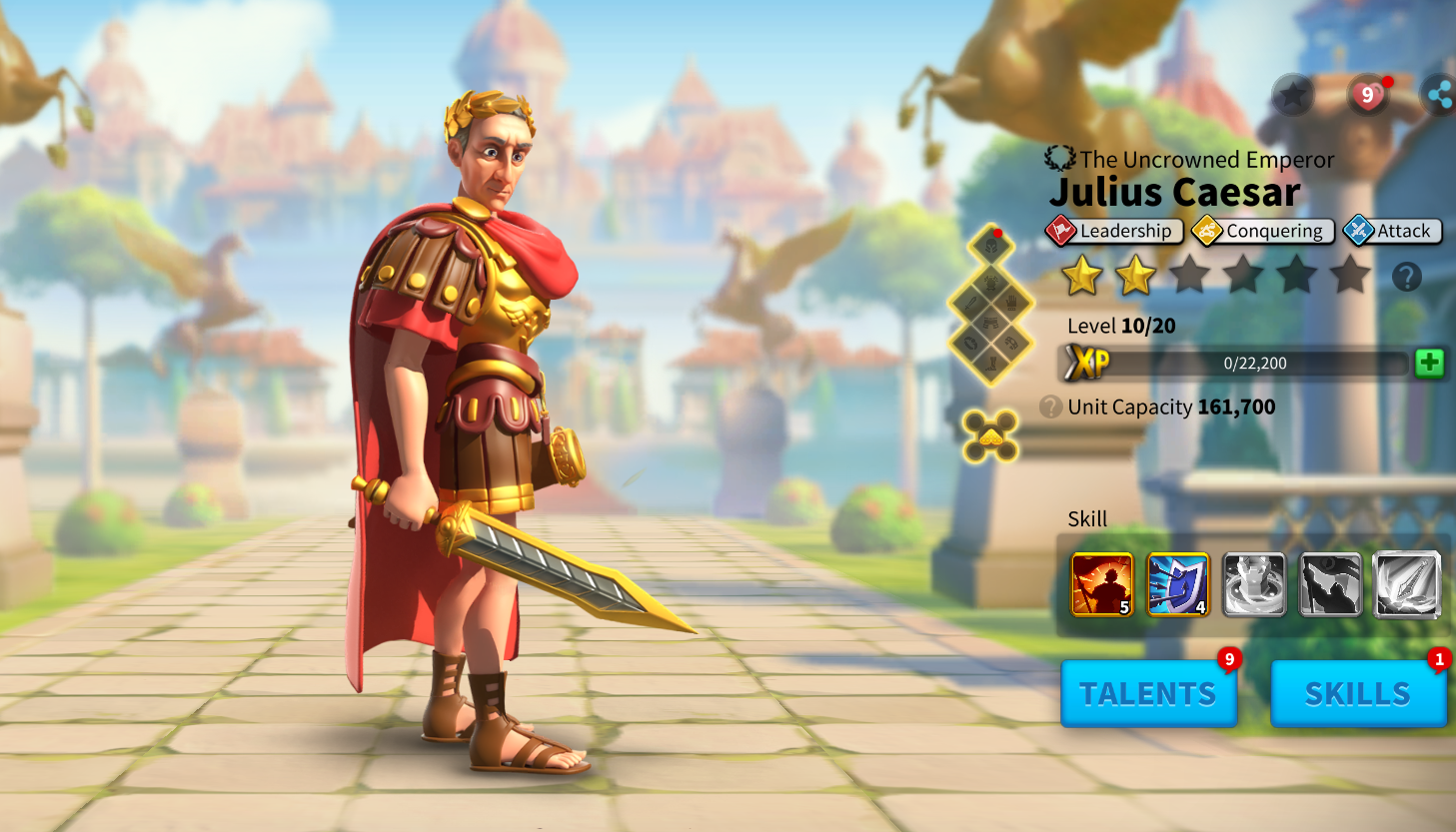The height and width of the screenshot is (832, 1456).
Task: Open the Skills upgrade screen
Action: [1357, 693]
